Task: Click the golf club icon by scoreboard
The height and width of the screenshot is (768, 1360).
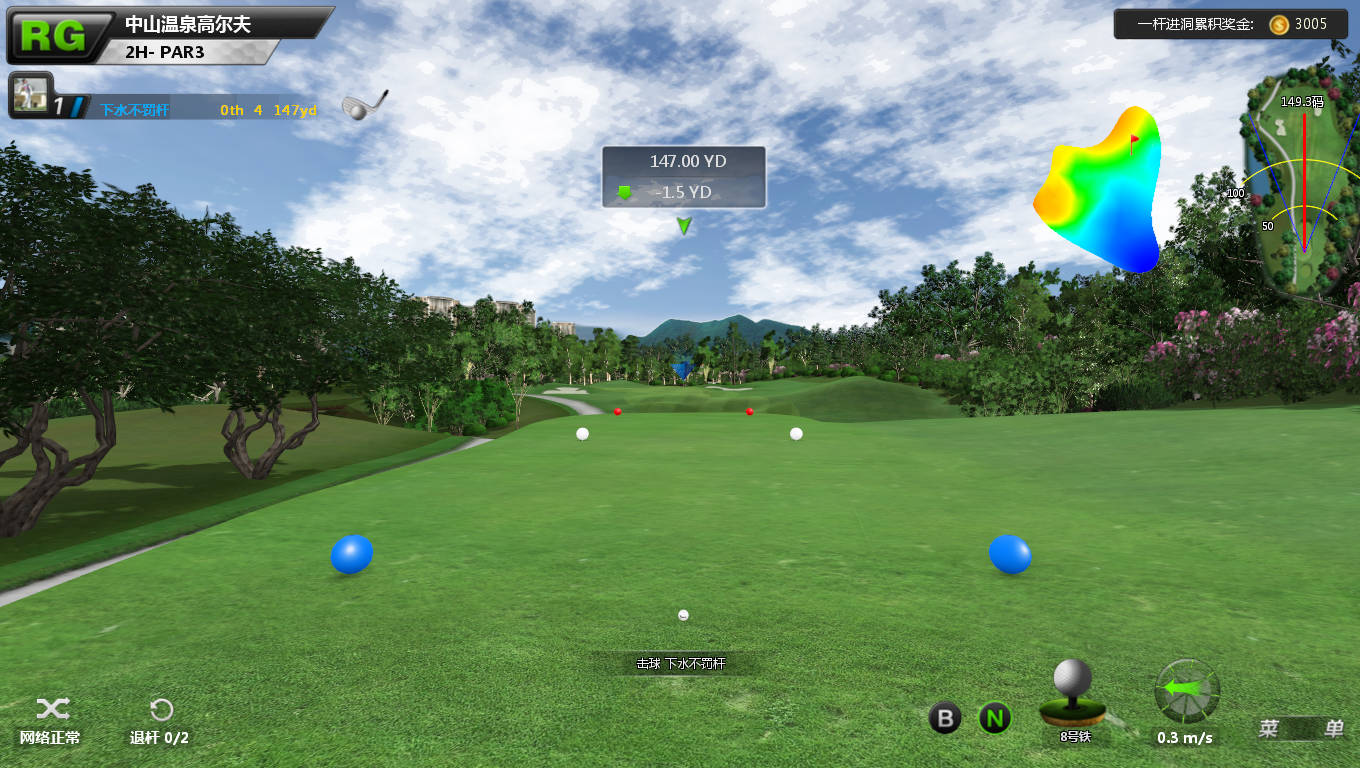Action: (364, 104)
